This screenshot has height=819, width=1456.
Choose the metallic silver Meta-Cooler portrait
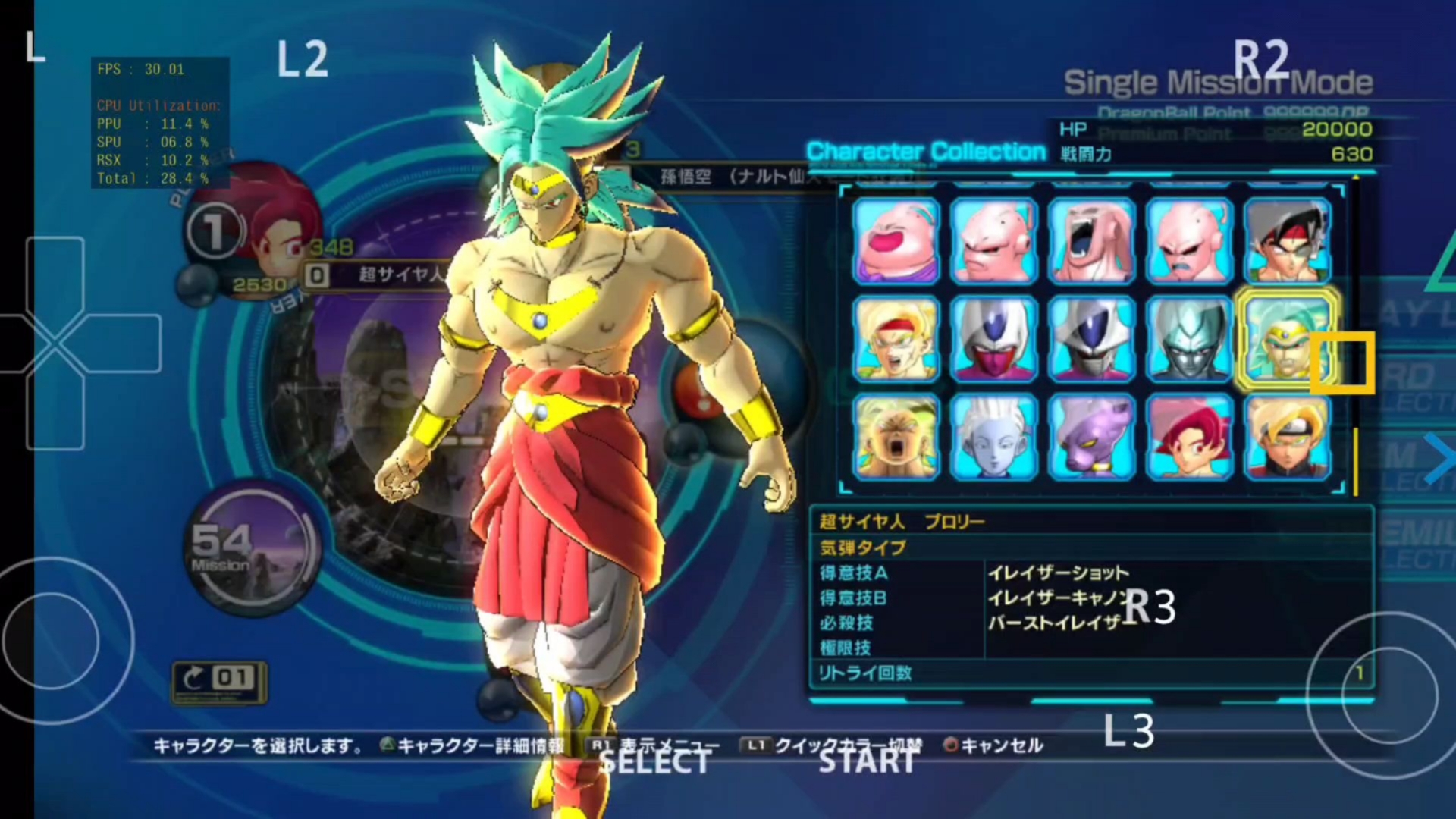click(x=1189, y=338)
